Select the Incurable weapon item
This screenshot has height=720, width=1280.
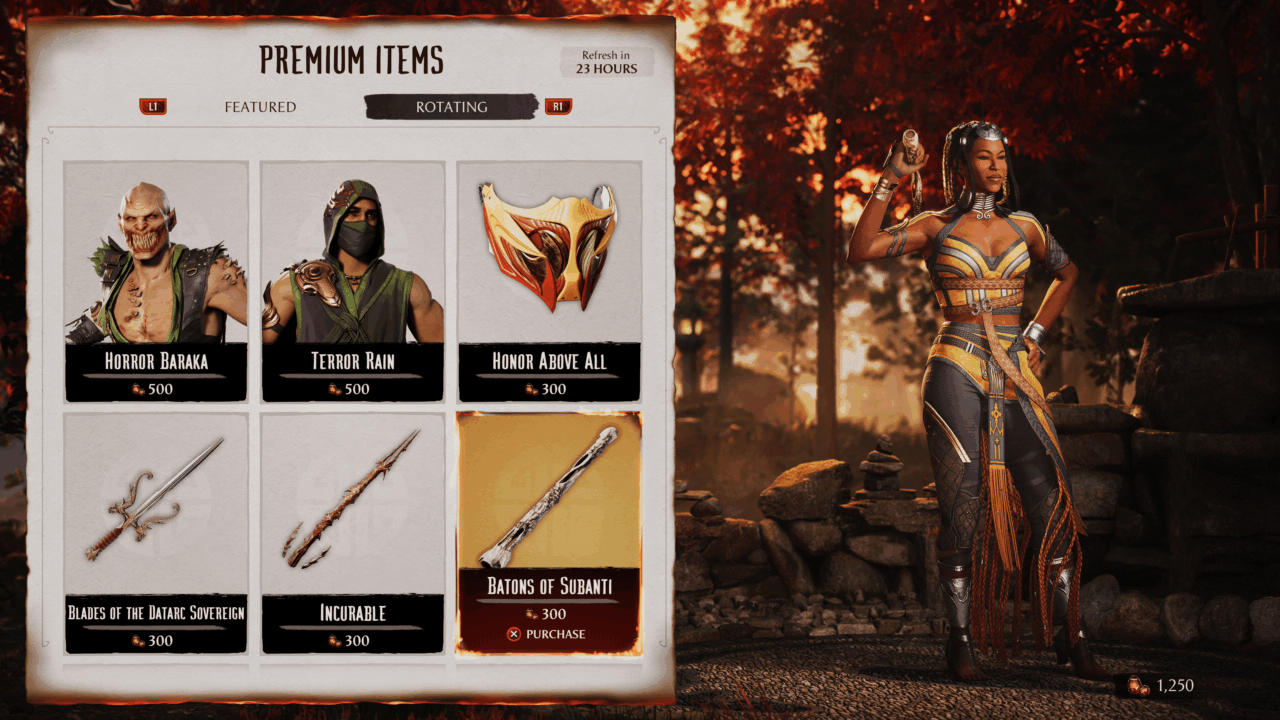[x=352, y=533]
